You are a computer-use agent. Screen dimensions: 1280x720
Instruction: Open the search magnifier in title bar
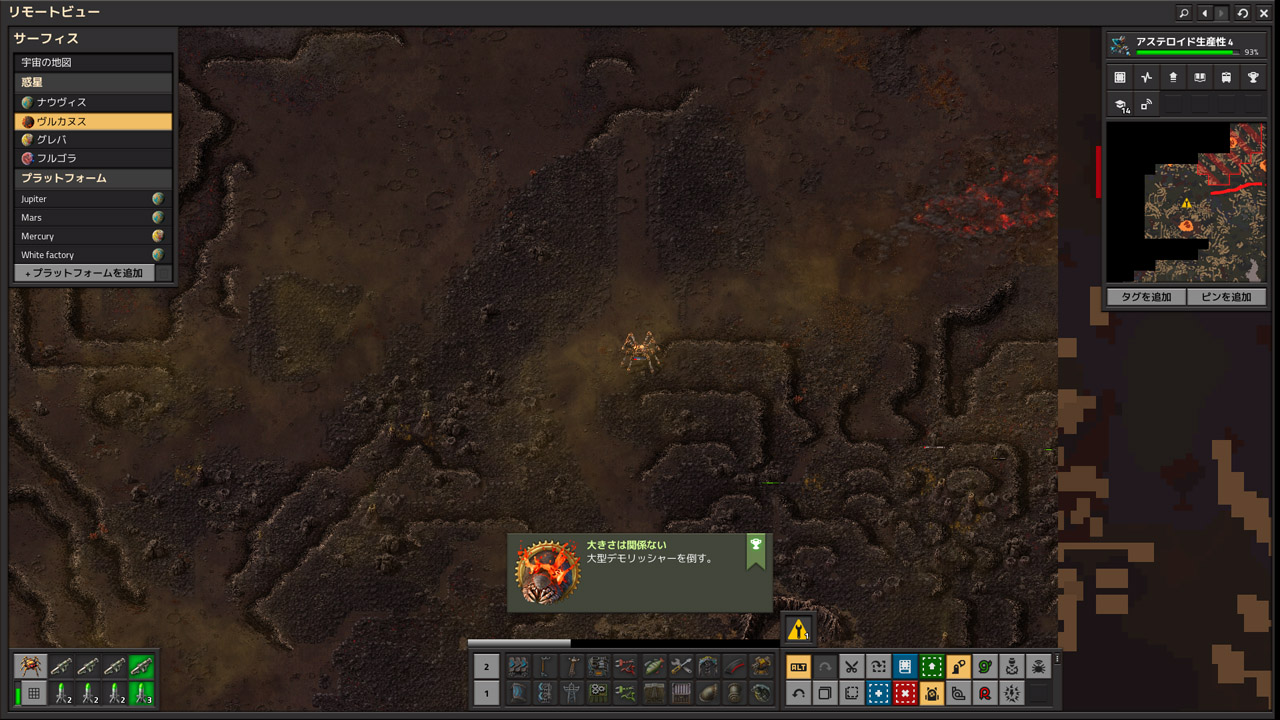point(1184,13)
